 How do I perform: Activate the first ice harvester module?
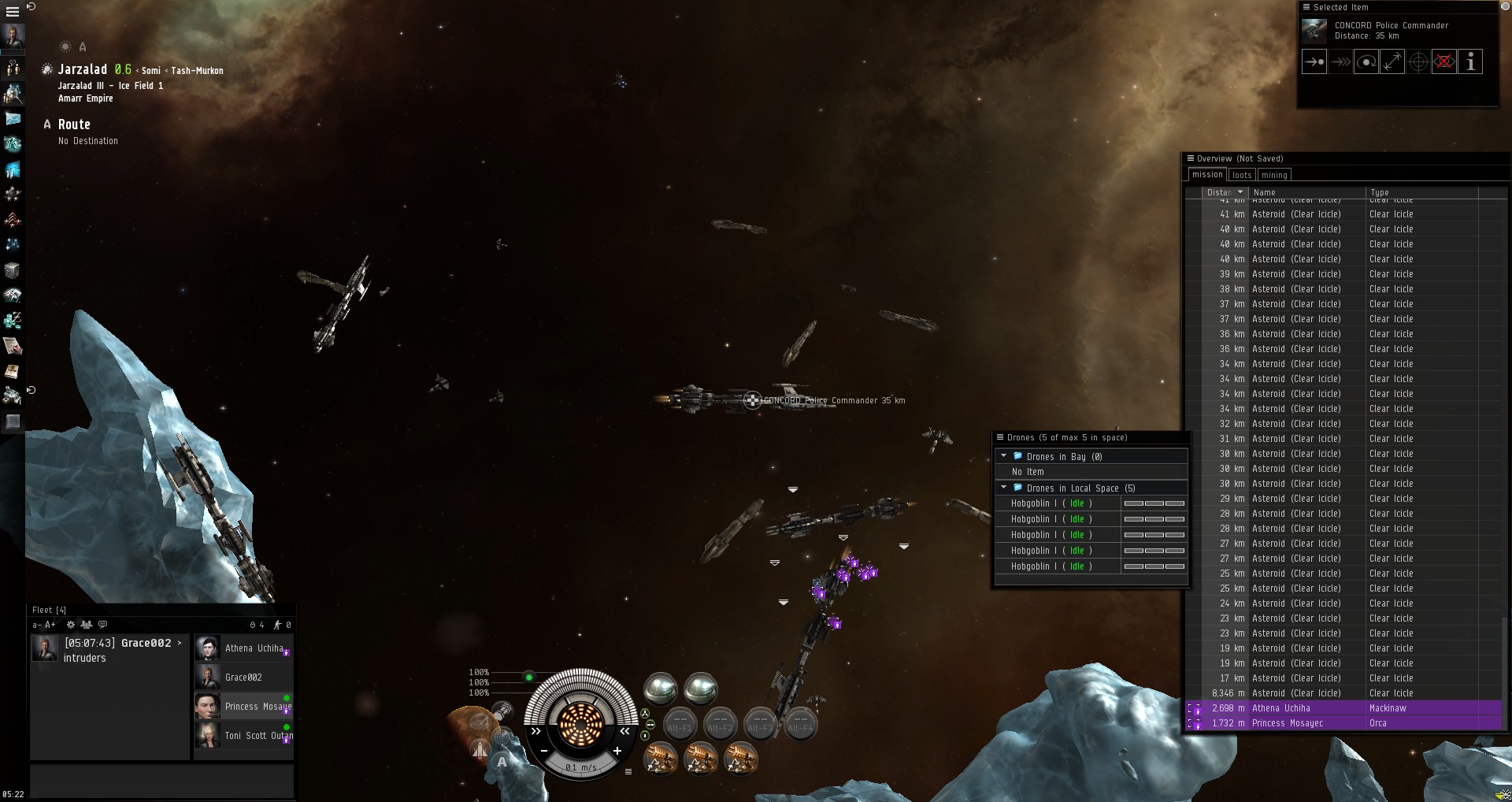pos(660,758)
